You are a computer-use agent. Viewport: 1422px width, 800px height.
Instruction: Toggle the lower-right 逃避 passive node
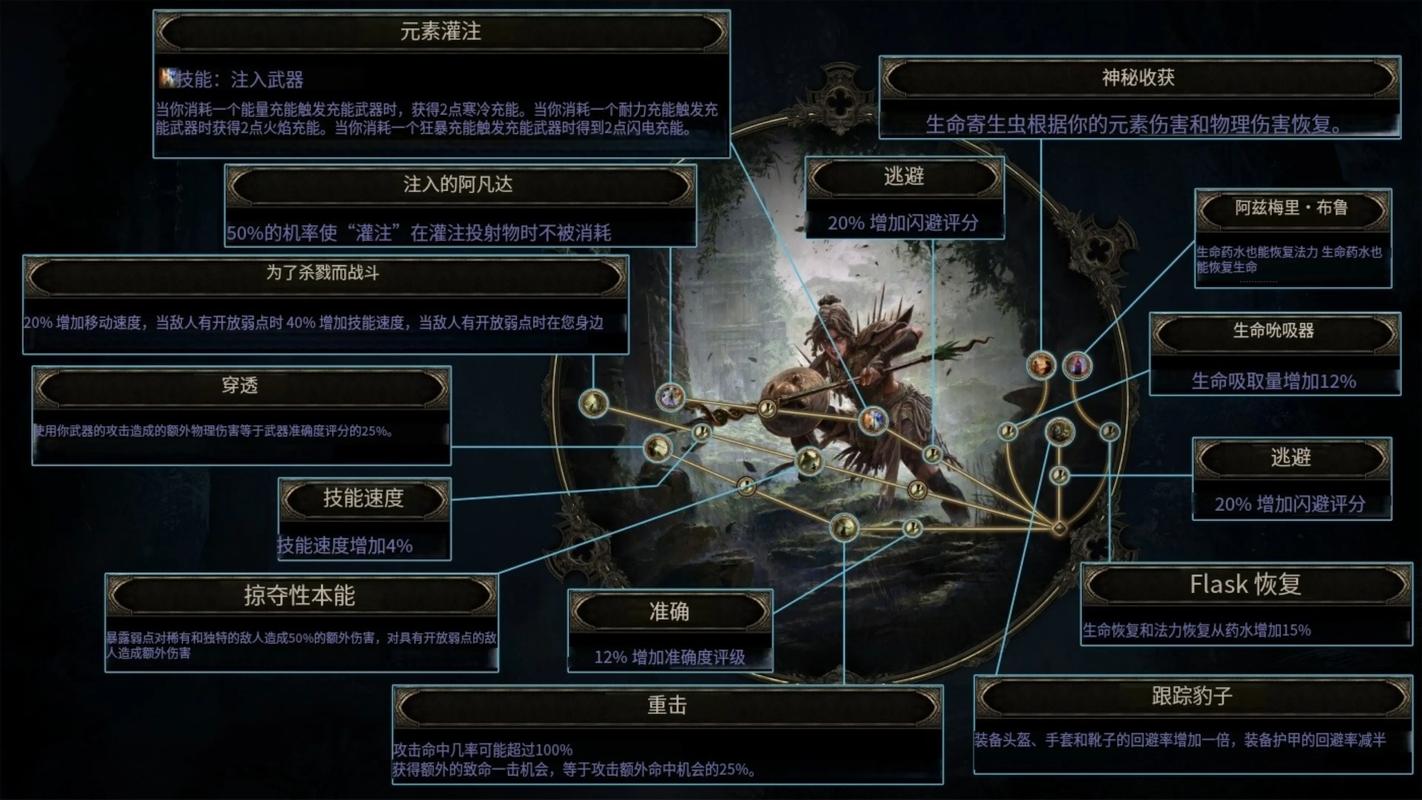coord(1059,475)
